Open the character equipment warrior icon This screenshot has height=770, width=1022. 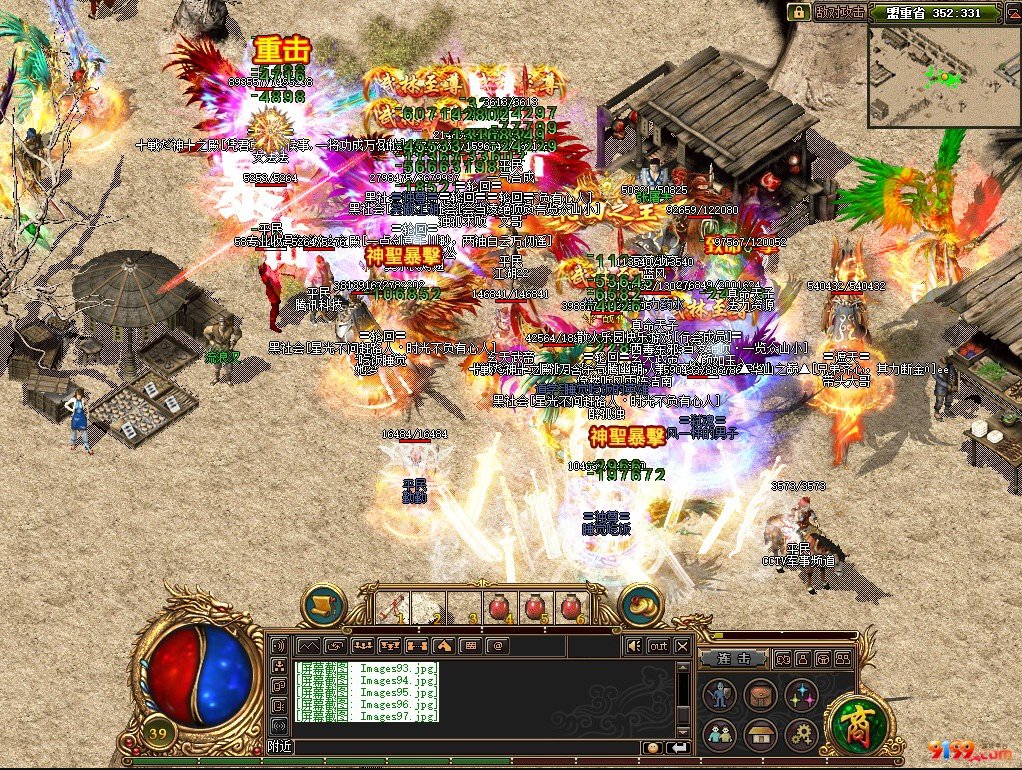pos(720,694)
